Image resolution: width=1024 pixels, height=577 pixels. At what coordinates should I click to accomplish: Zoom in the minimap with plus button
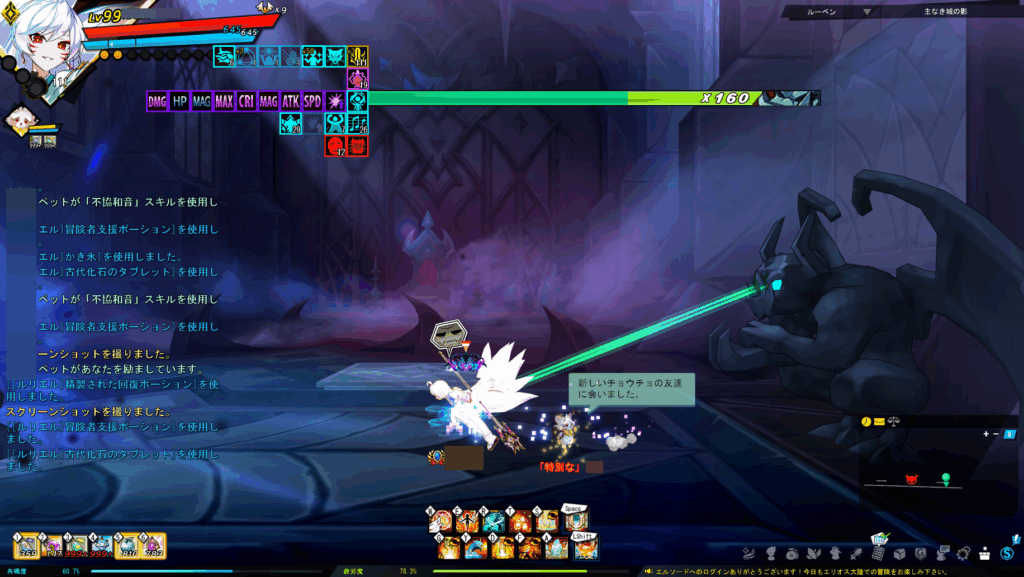[x=986, y=434]
